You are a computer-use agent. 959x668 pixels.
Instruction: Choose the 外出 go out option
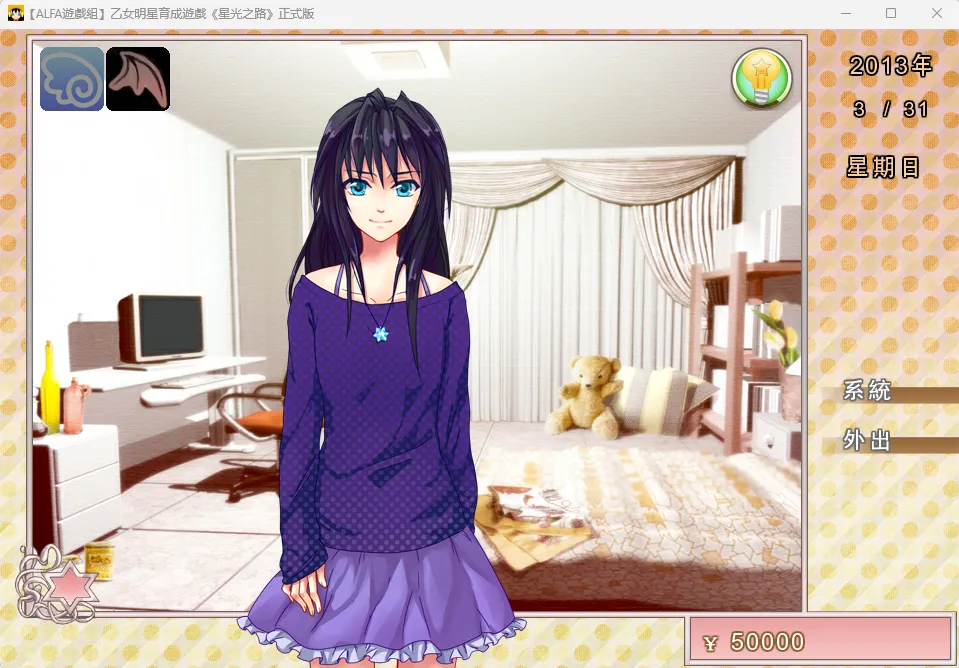pos(868,441)
